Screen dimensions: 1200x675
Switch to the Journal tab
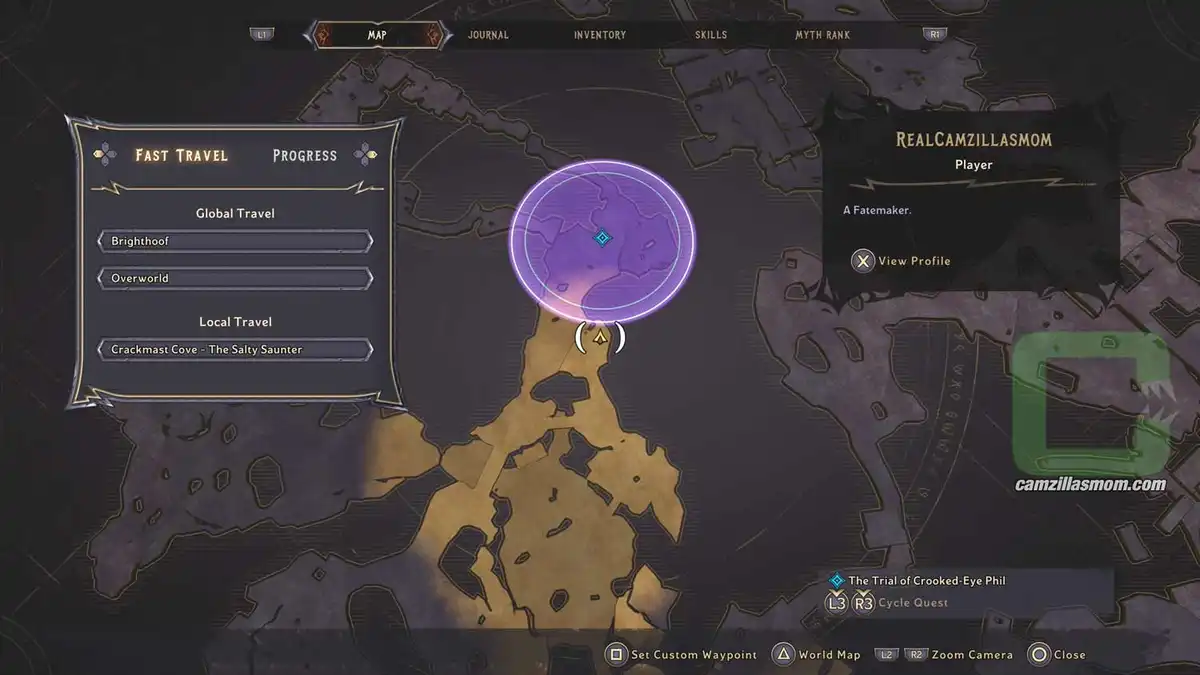488,35
